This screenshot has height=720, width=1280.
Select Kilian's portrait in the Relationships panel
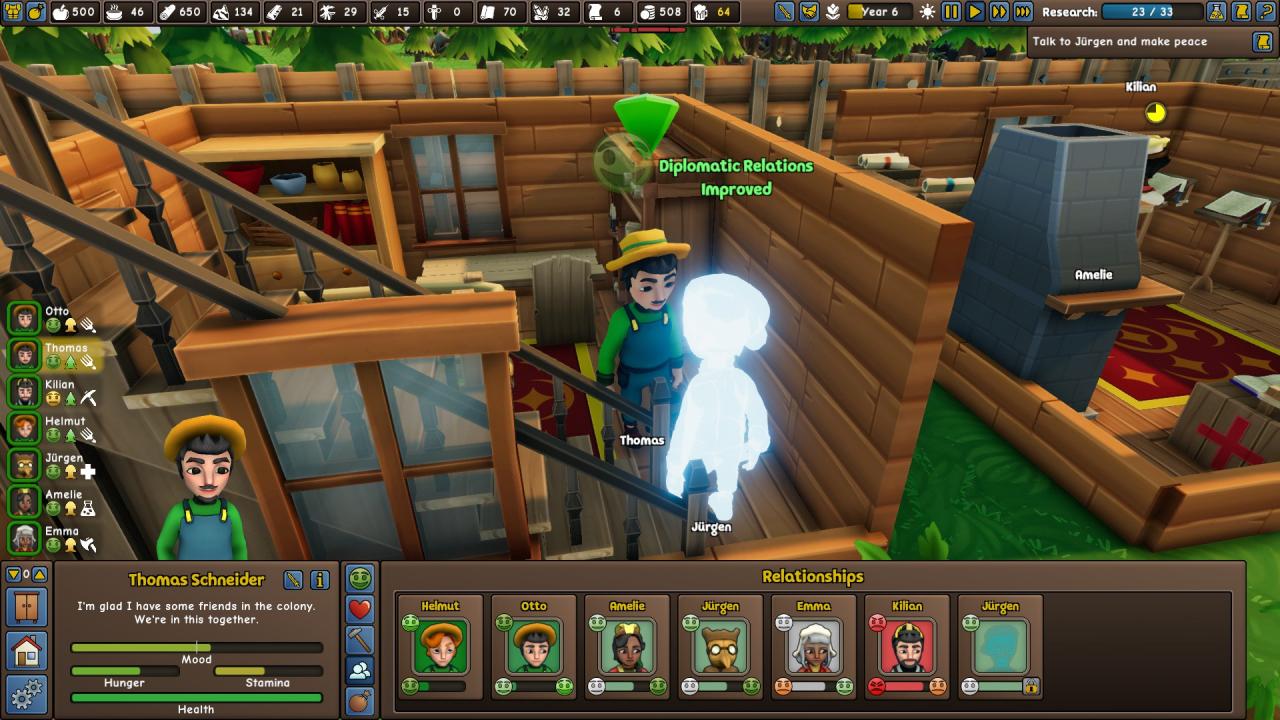coord(908,646)
